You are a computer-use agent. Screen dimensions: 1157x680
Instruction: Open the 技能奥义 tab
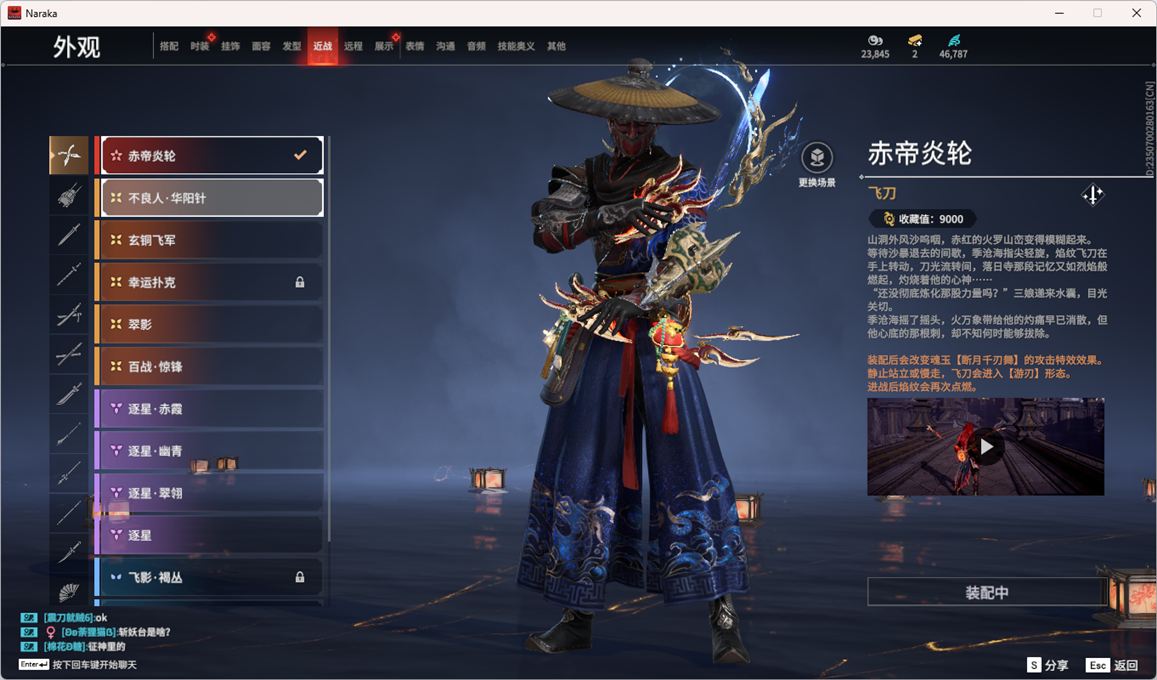(516, 46)
